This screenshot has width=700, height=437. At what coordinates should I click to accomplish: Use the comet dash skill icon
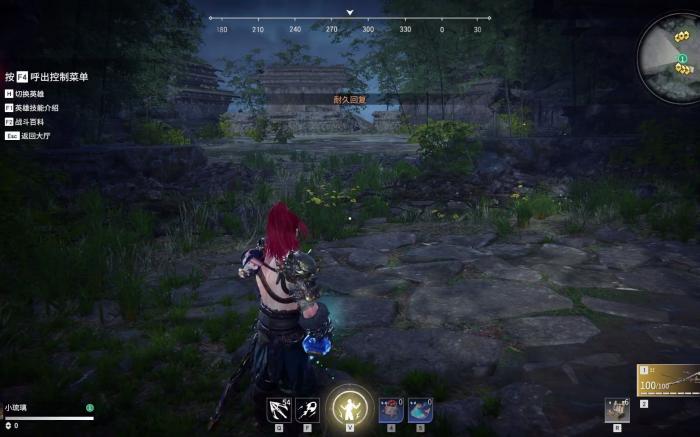click(x=308, y=408)
